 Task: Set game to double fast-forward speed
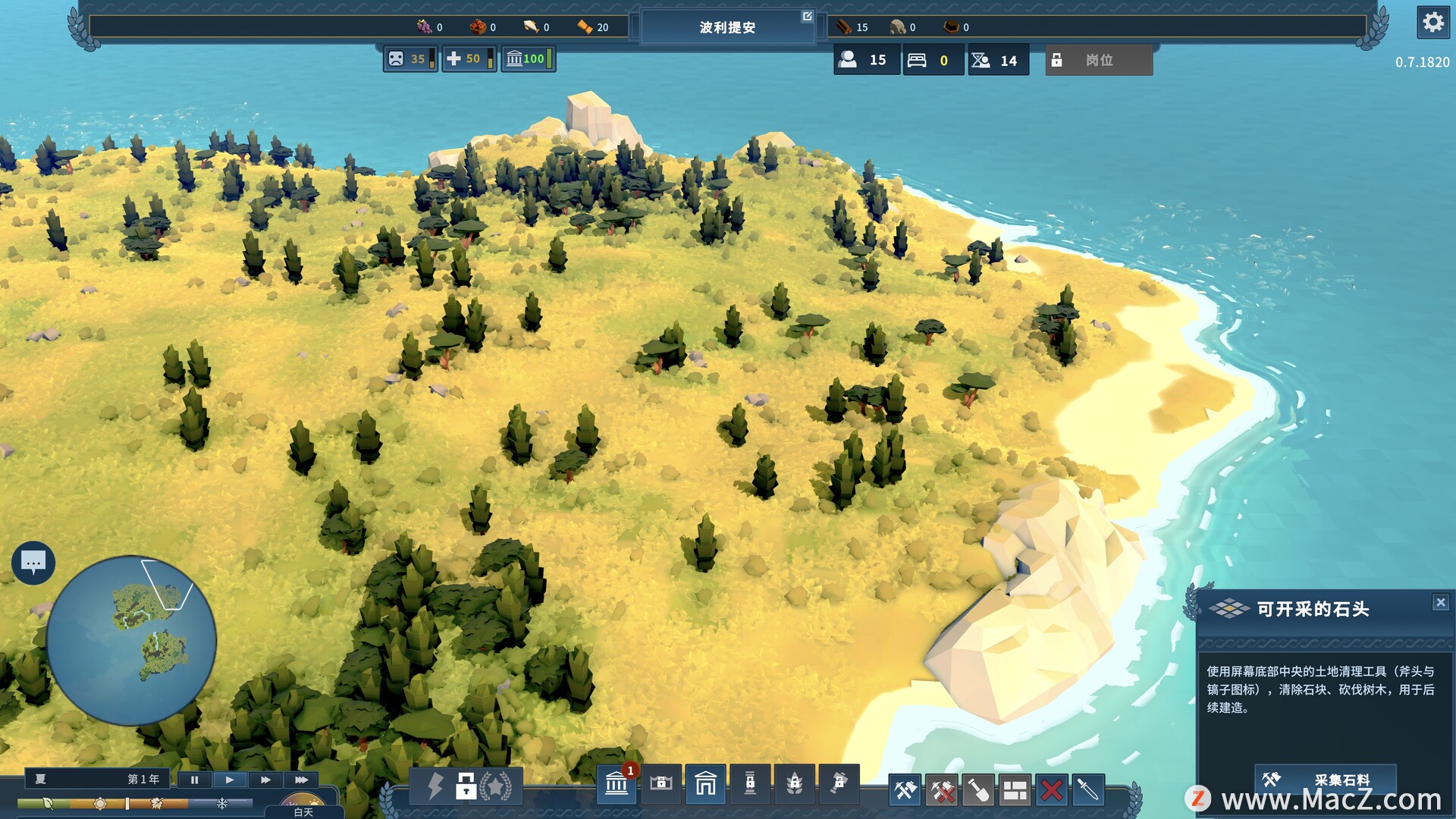tap(265, 780)
